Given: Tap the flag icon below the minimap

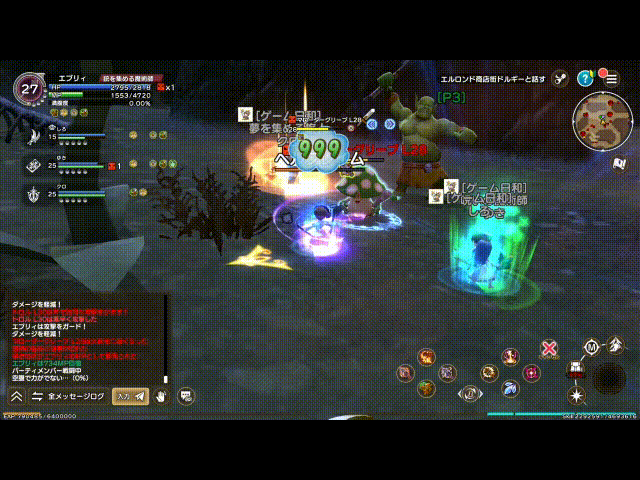Looking at the screenshot, I should click(x=619, y=163).
